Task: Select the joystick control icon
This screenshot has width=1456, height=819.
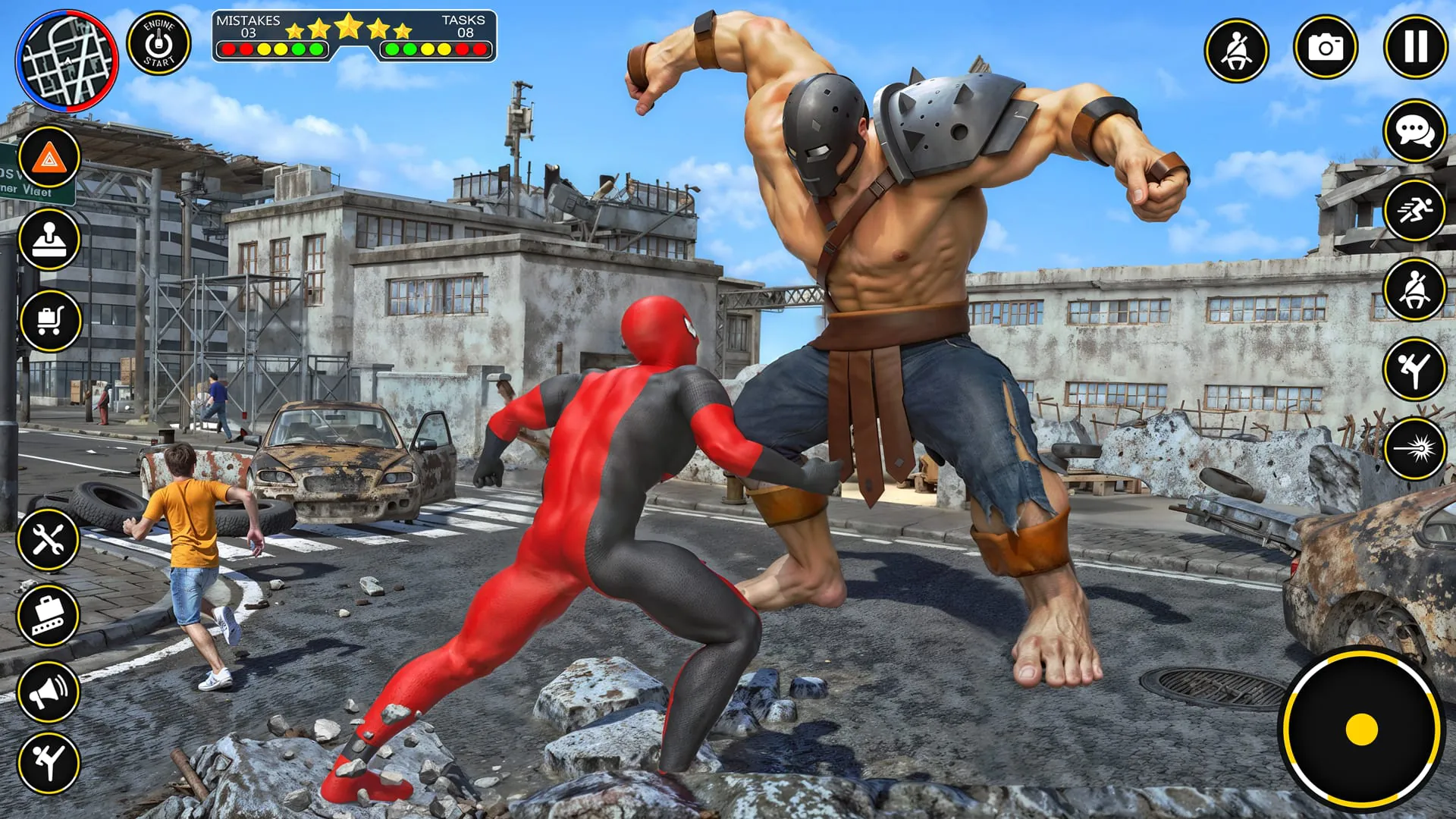Action: [50, 239]
